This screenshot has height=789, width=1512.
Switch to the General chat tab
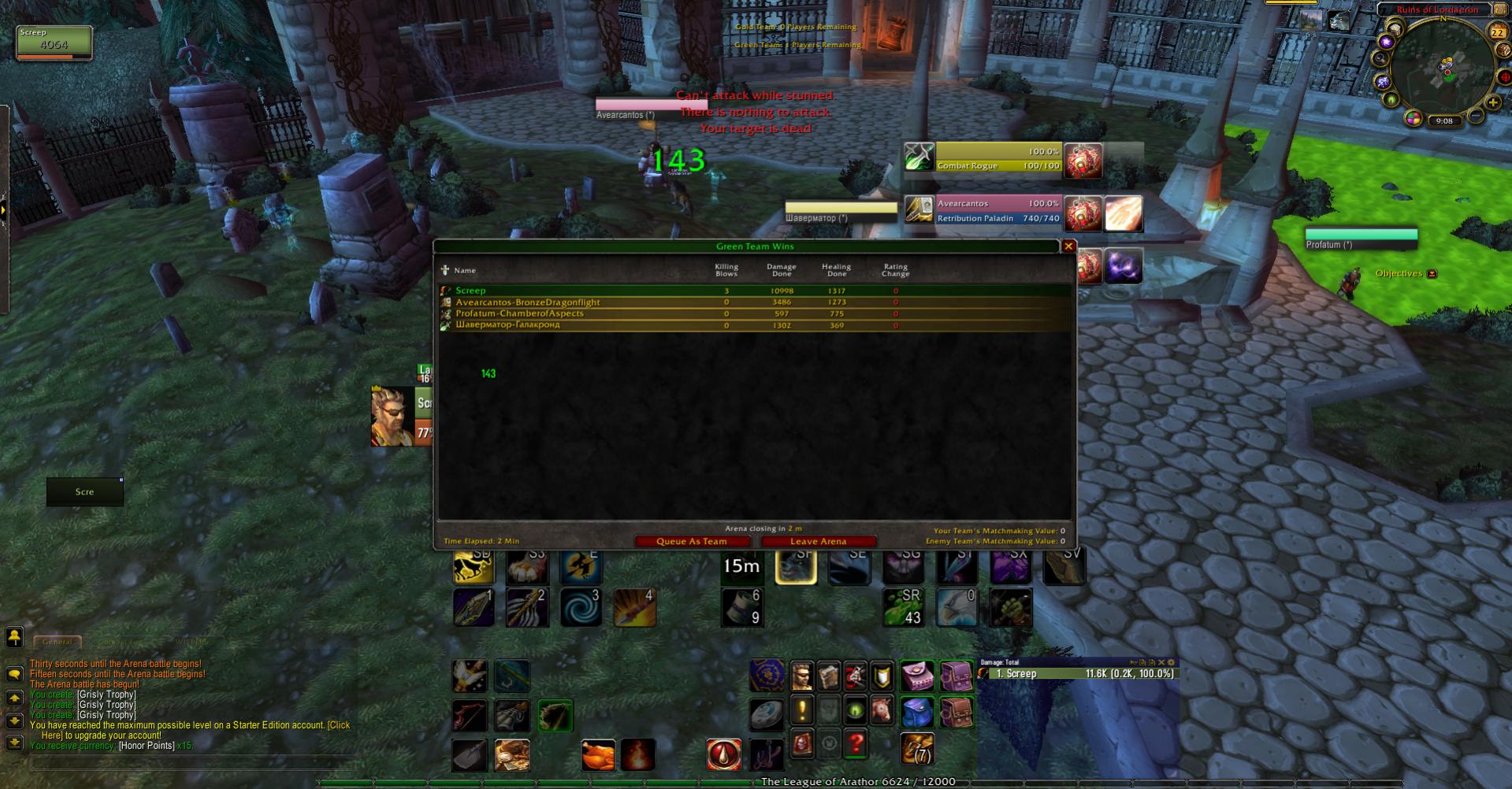(x=57, y=642)
